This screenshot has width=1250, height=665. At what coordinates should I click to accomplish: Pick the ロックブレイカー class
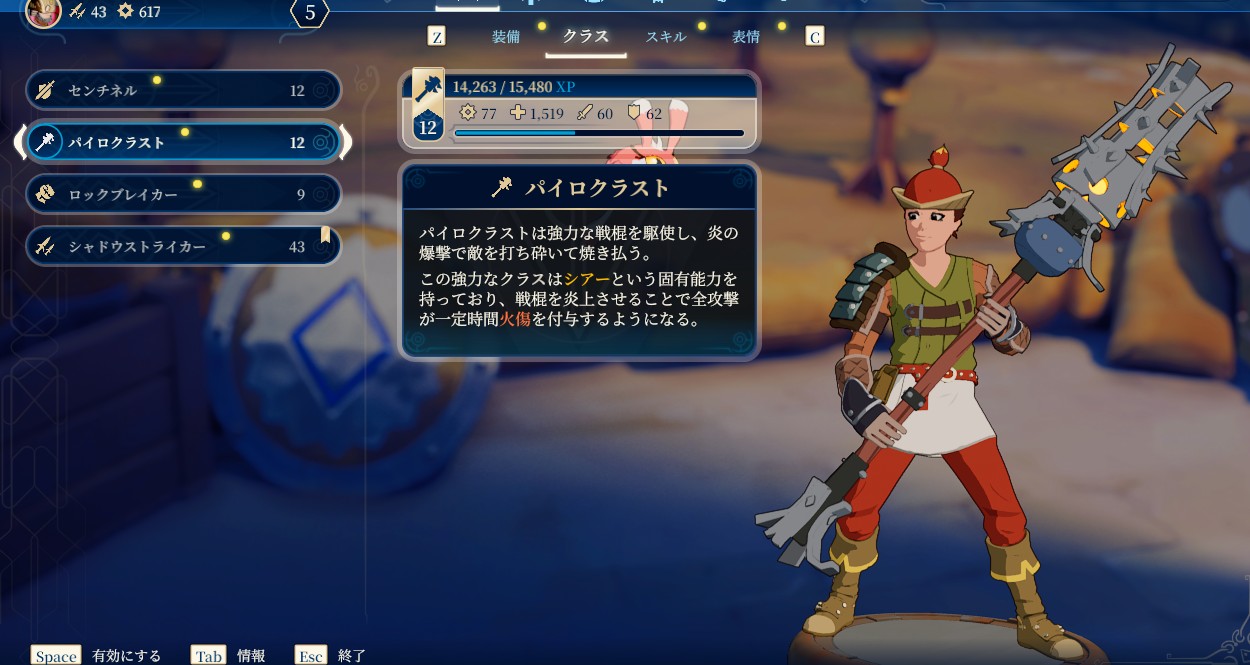coord(182,194)
